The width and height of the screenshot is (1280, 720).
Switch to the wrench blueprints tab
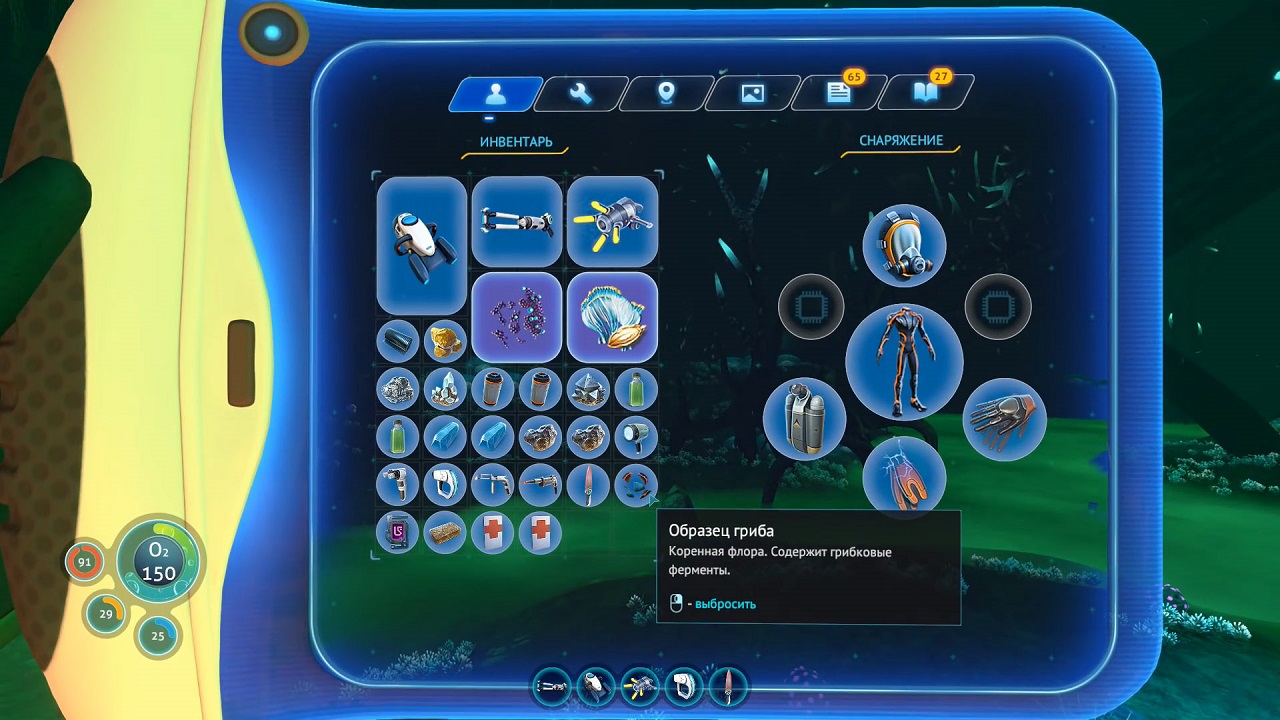click(580, 94)
